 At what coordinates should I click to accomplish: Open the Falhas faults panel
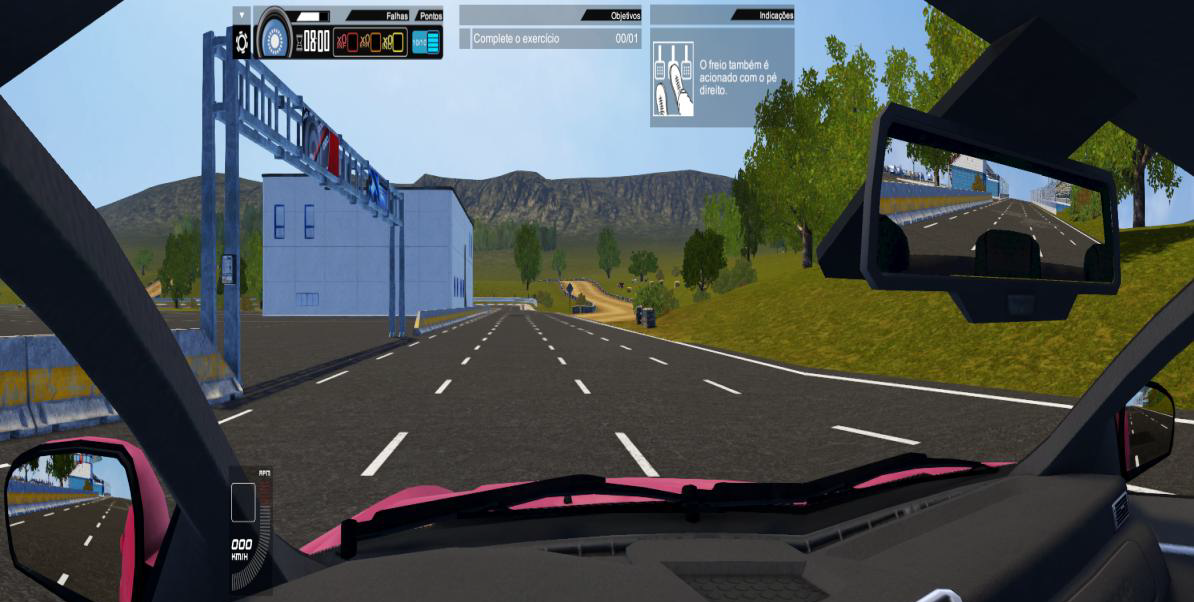point(370,43)
